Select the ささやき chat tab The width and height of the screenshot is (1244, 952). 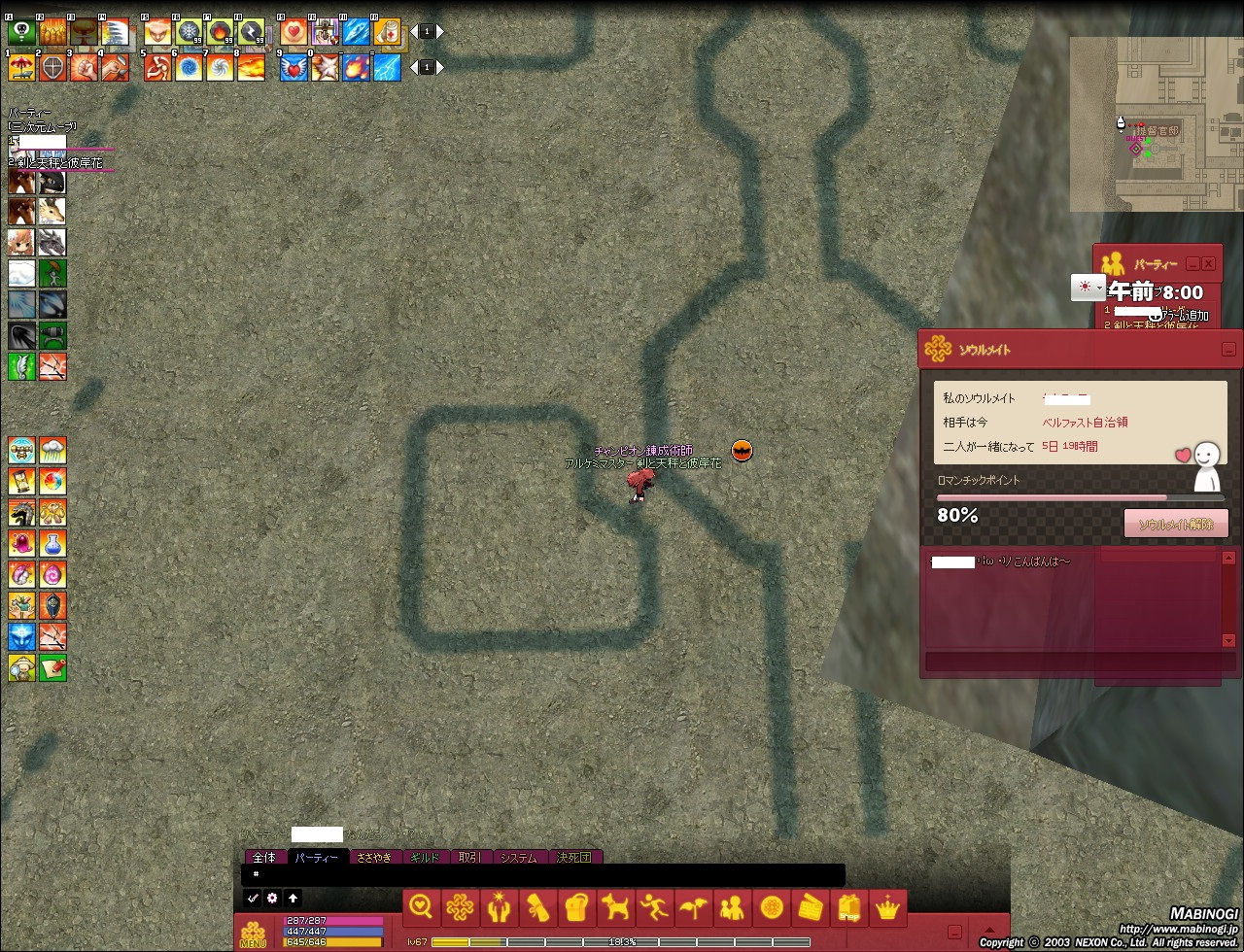(374, 858)
